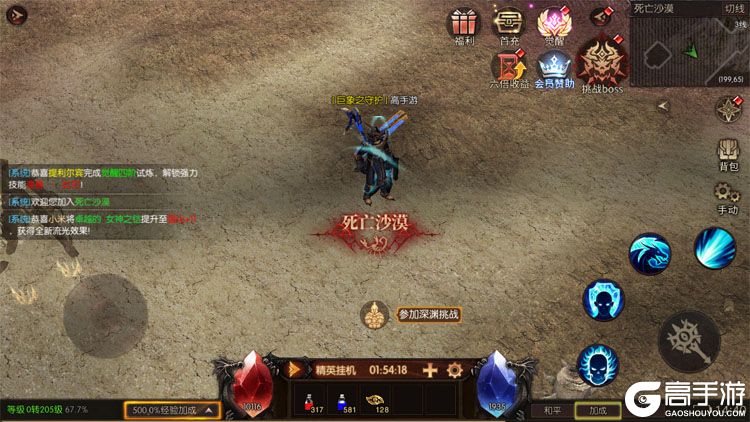The width and height of the screenshot is (750, 422).
Task: Click the 切线 switch-line button
Action: tap(734, 8)
